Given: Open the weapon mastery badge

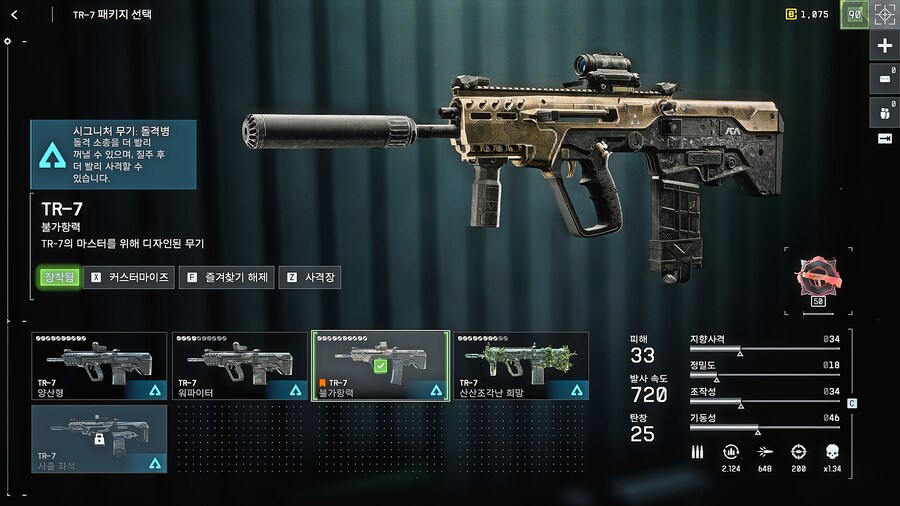Looking at the screenshot, I should (x=816, y=281).
